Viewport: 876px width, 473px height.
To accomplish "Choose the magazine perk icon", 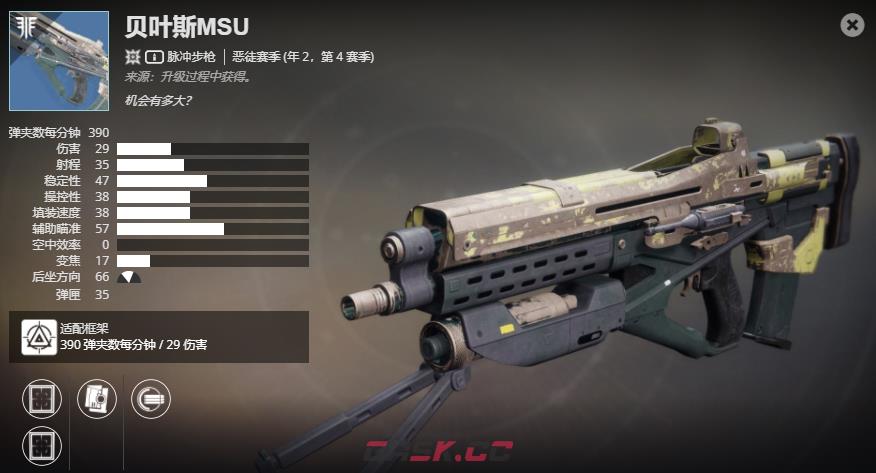I will coord(97,399).
